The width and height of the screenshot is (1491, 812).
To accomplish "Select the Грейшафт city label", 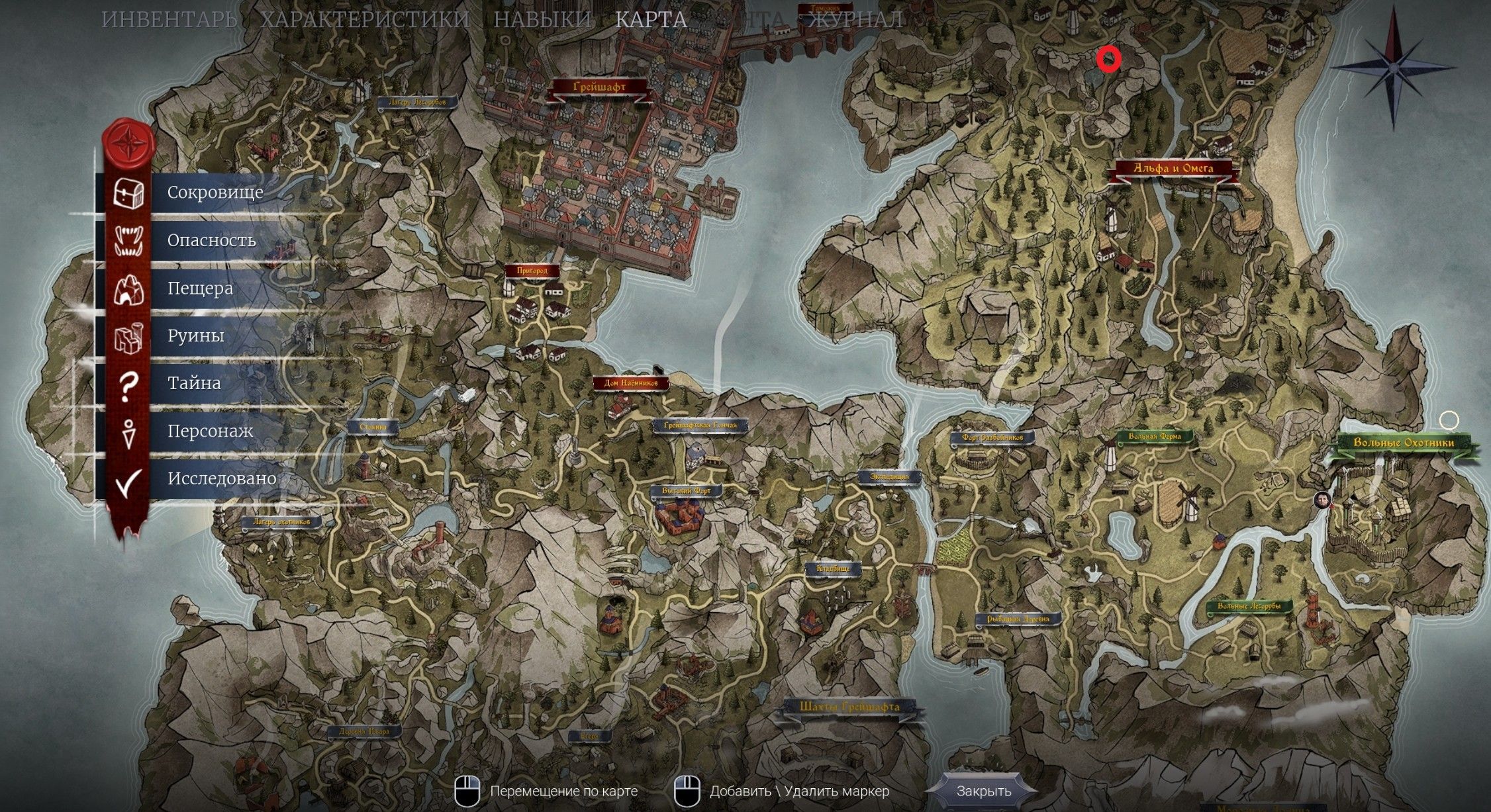I will [599, 87].
